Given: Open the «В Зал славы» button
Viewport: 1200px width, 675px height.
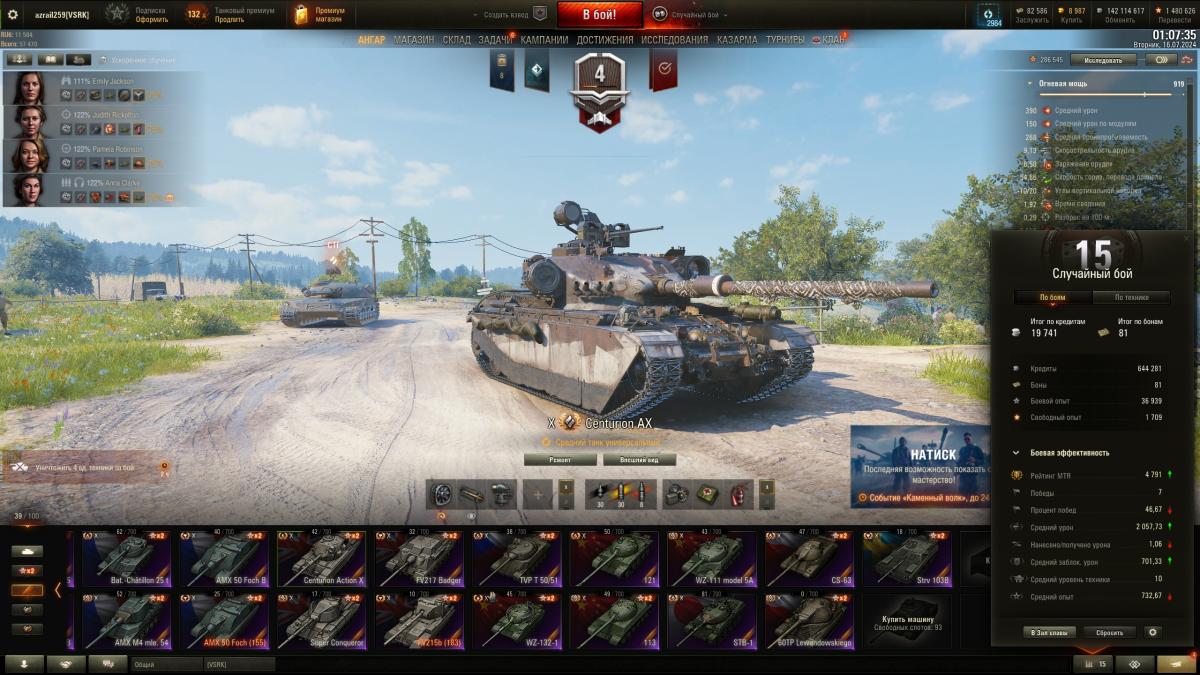Looking at the screenshot, I should [1049, 632].
